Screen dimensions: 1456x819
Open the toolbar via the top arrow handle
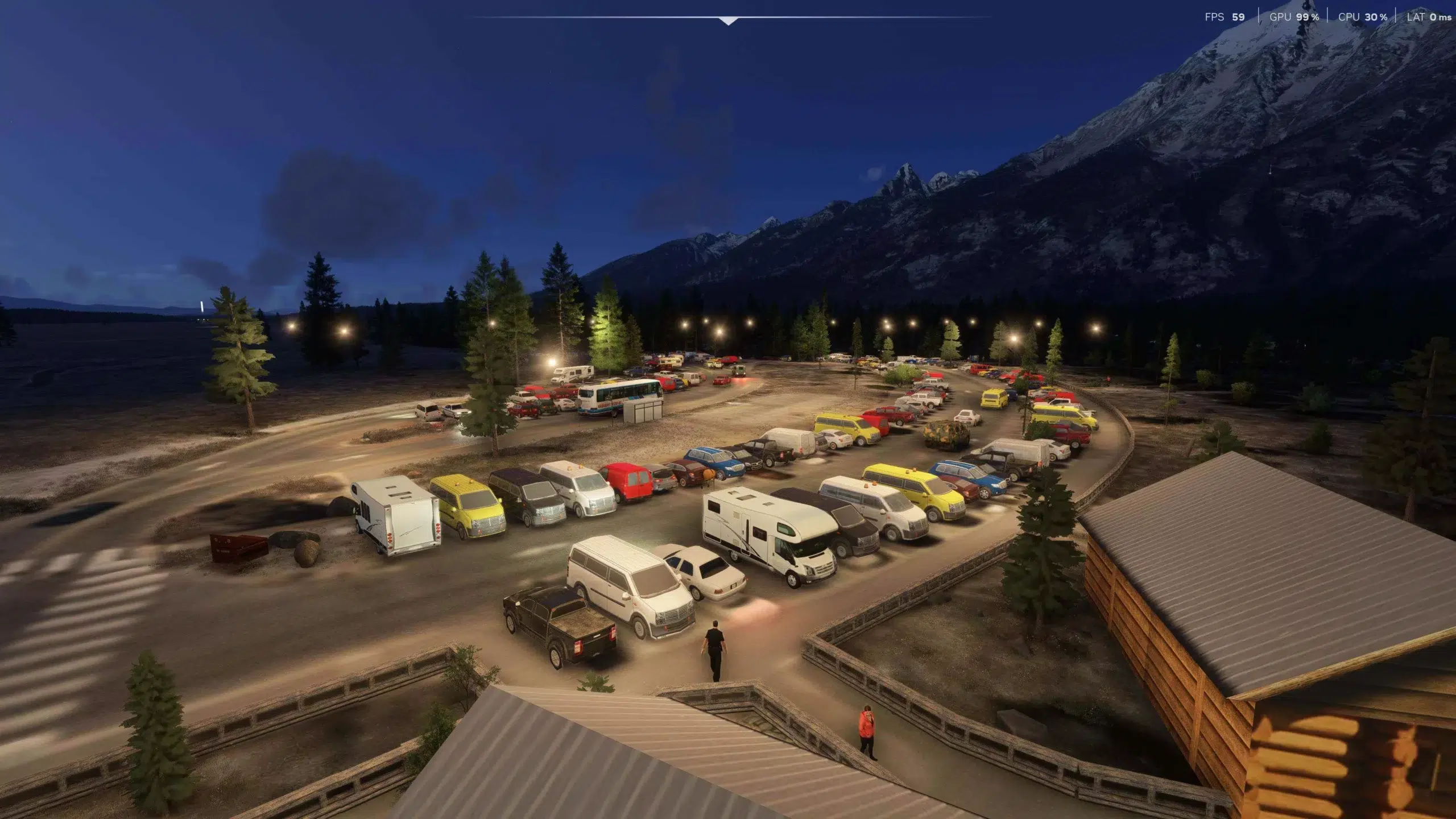click(x=728, y=21)
